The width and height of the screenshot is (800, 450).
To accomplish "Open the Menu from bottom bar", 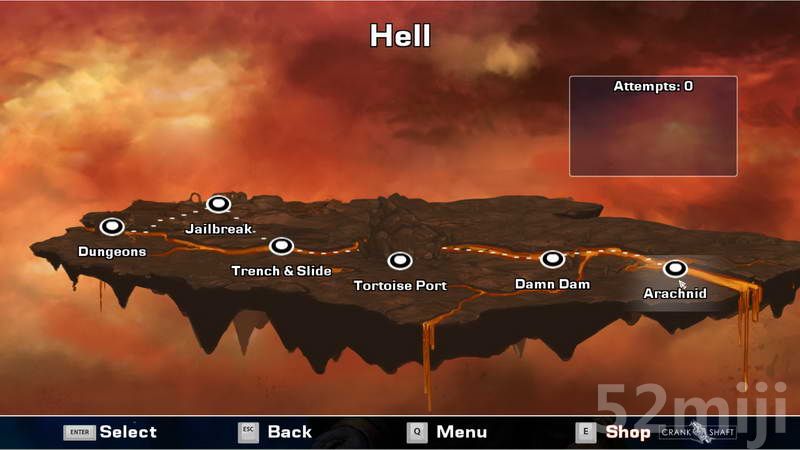I will click(x=447, y=432).
